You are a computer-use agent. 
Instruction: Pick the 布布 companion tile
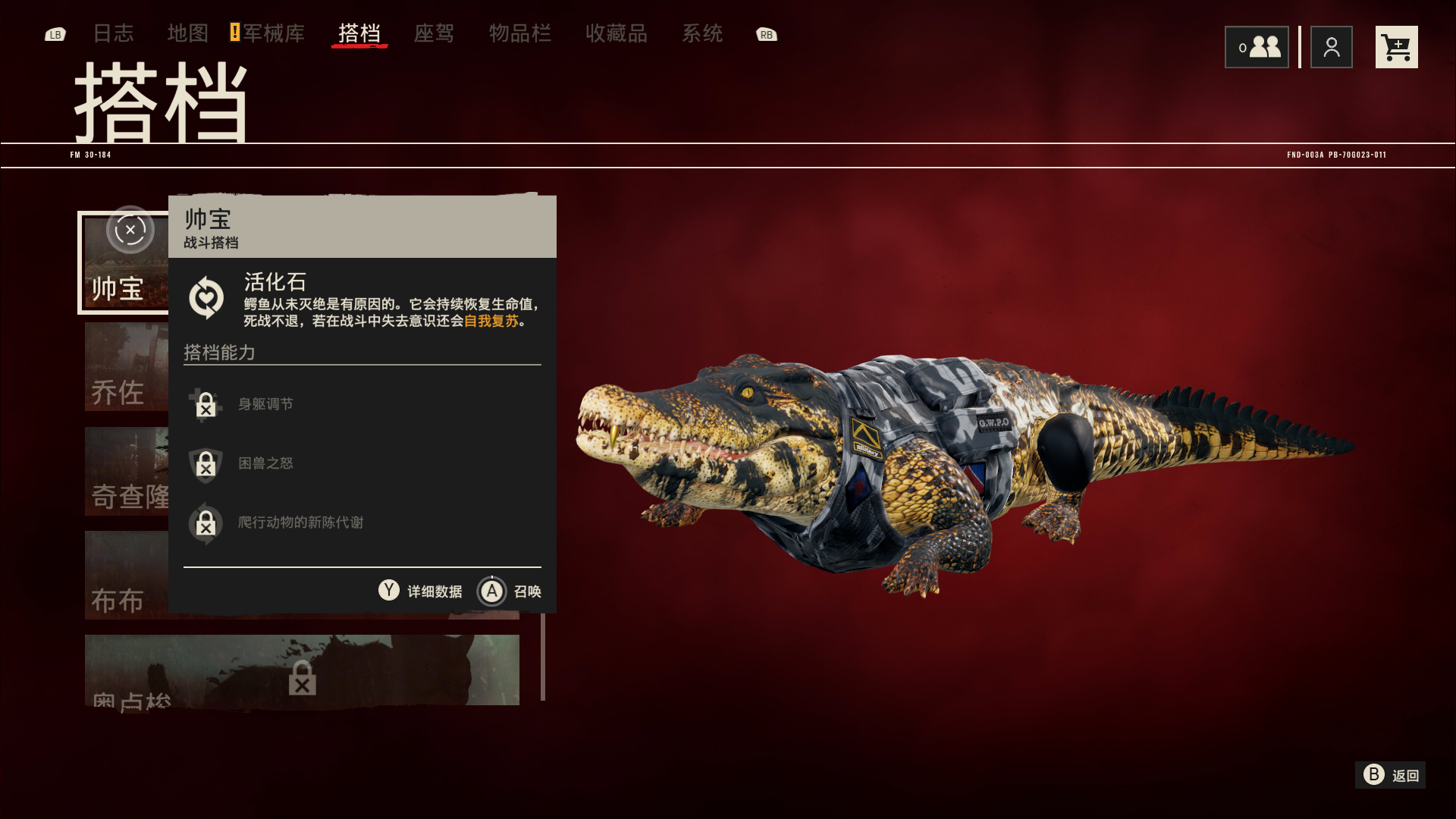[x=126, y=575]
